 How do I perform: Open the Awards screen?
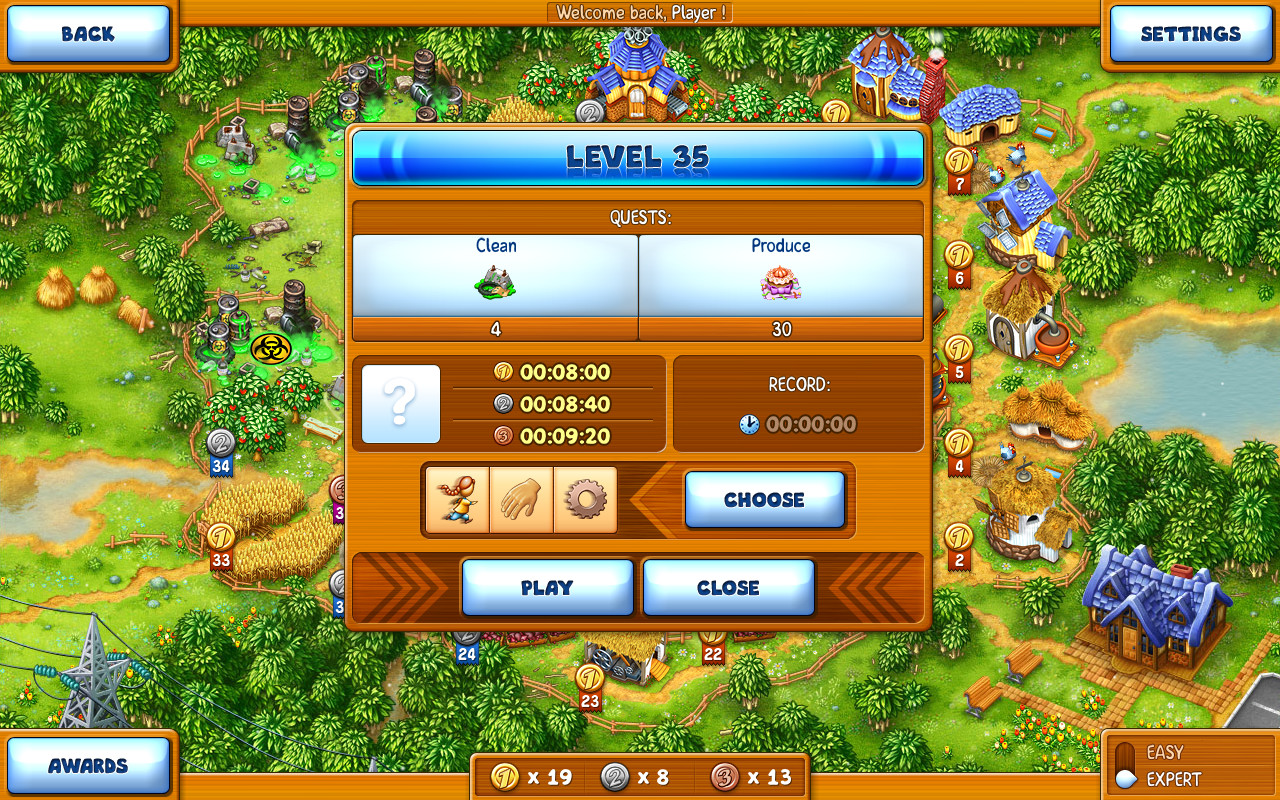pyautogui.click(x=88, y=765)
